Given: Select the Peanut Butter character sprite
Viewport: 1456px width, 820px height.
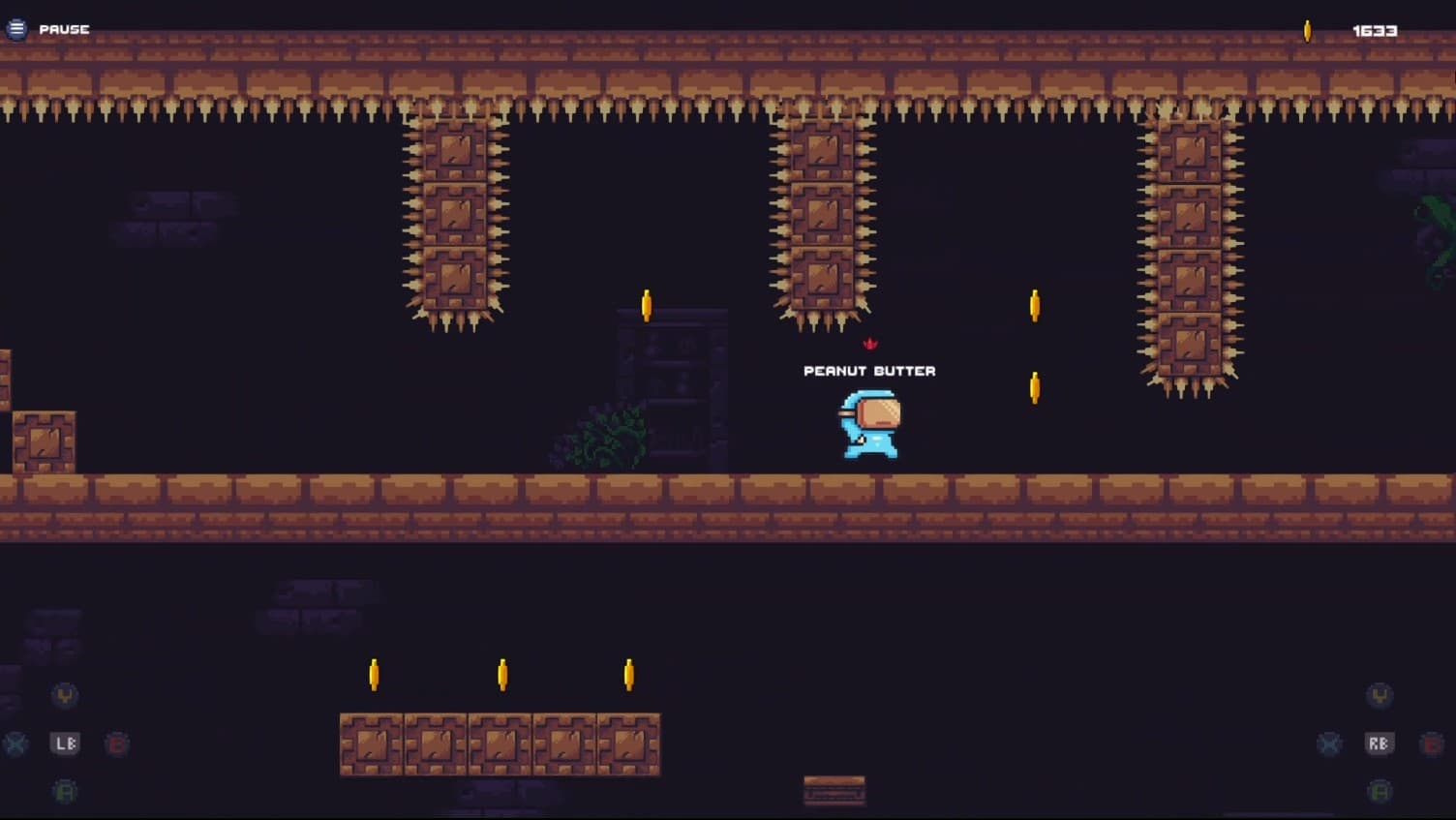Looking at the screenshot, I should tap(868, 423).
